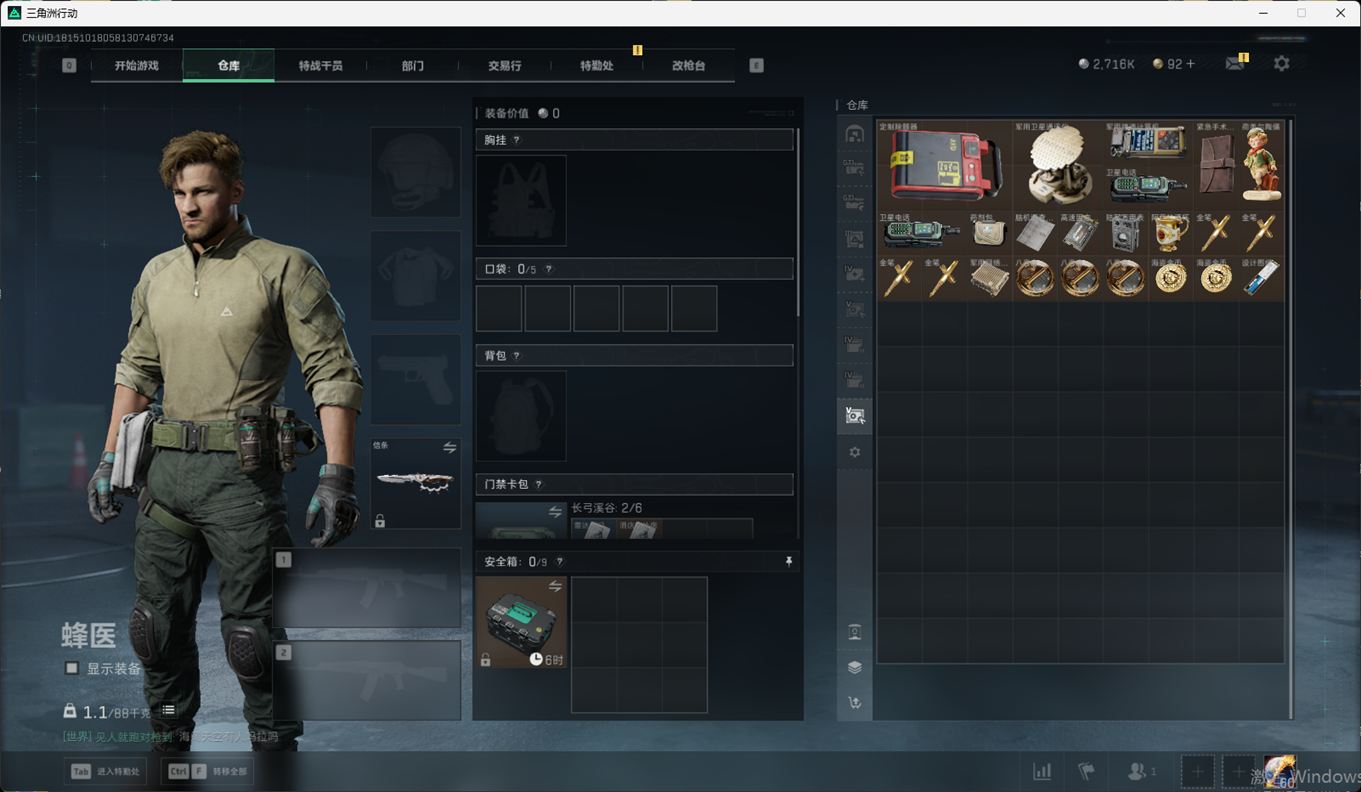
Task: Close the game window
Action: 1341,13
